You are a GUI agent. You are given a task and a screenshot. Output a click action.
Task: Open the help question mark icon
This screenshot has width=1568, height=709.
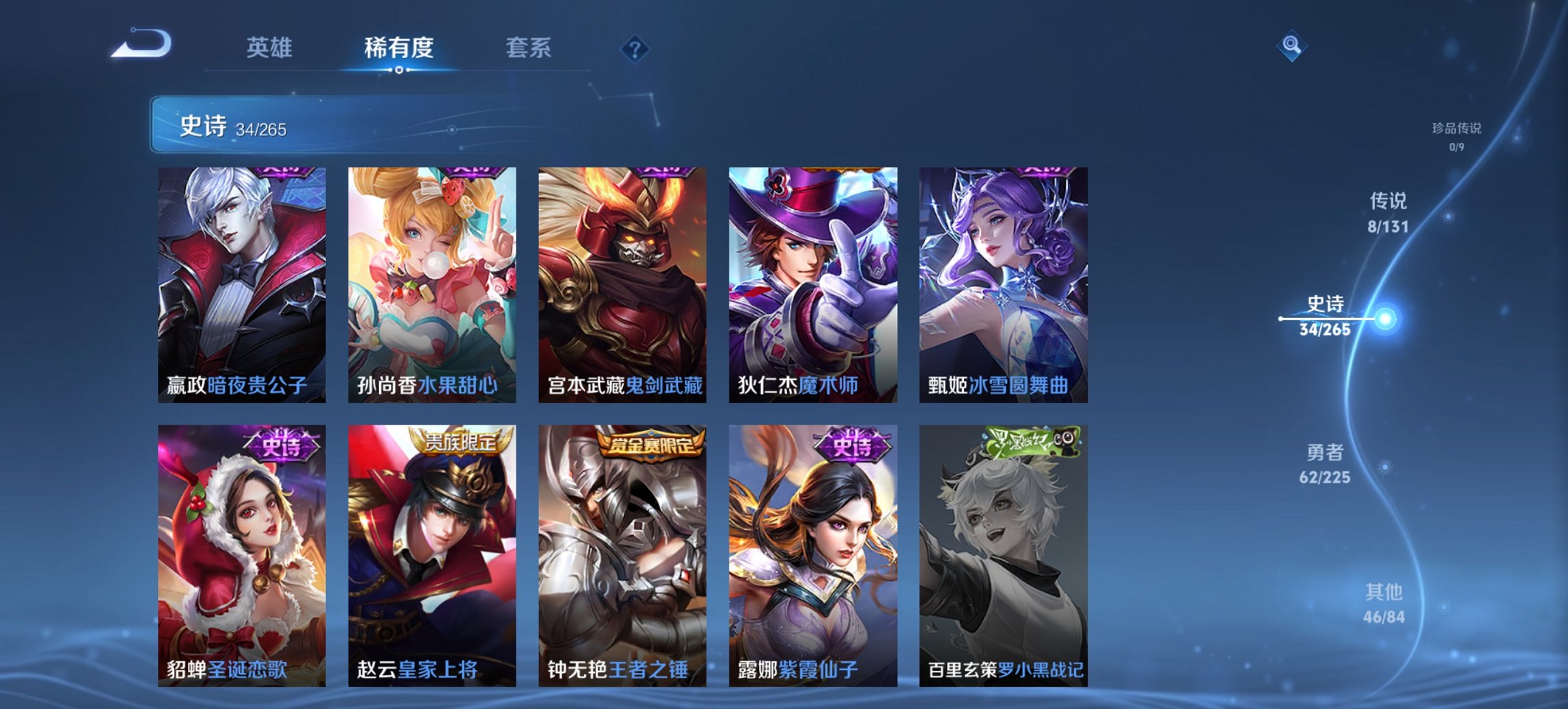[x=634, y=48]
